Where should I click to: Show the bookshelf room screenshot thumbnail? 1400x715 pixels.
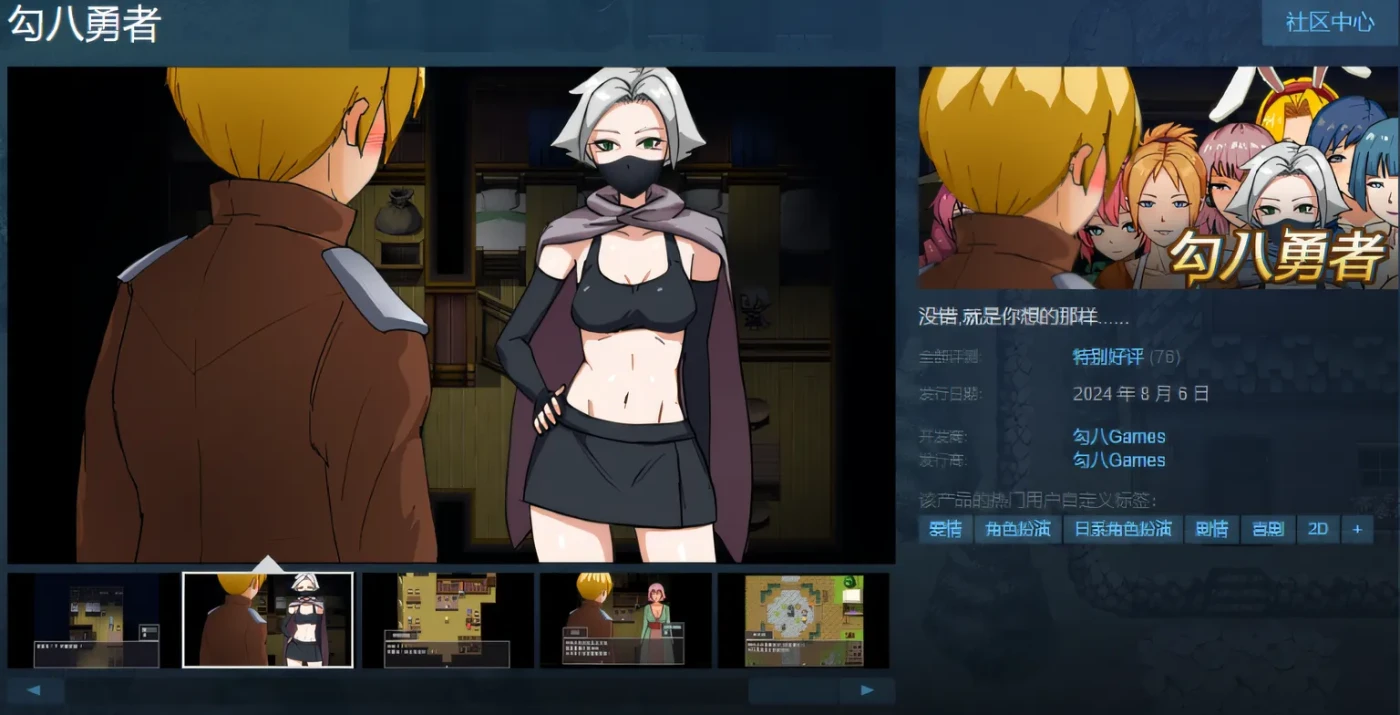coord(448,620)
